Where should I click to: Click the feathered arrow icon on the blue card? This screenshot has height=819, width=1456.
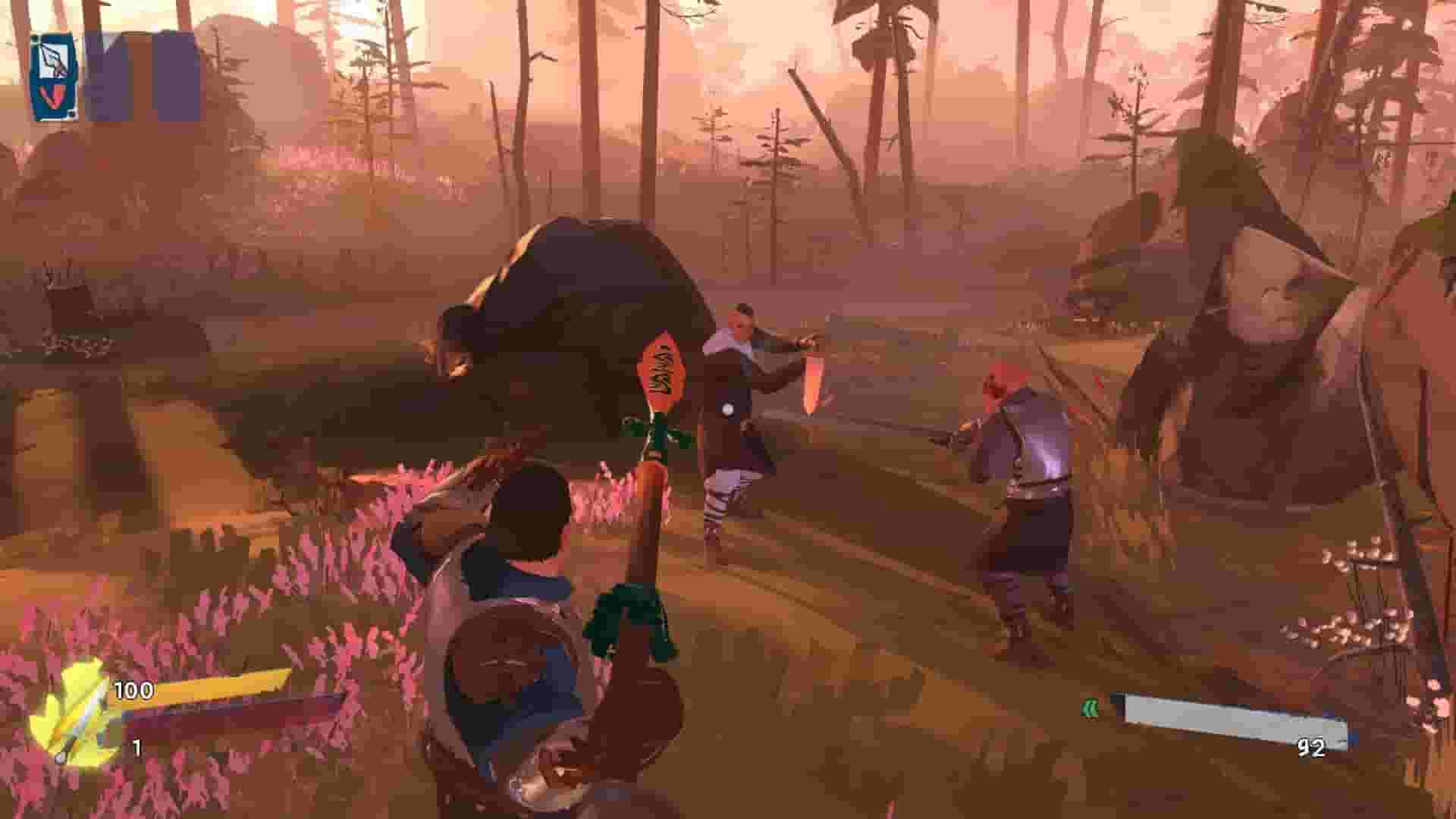52,58
